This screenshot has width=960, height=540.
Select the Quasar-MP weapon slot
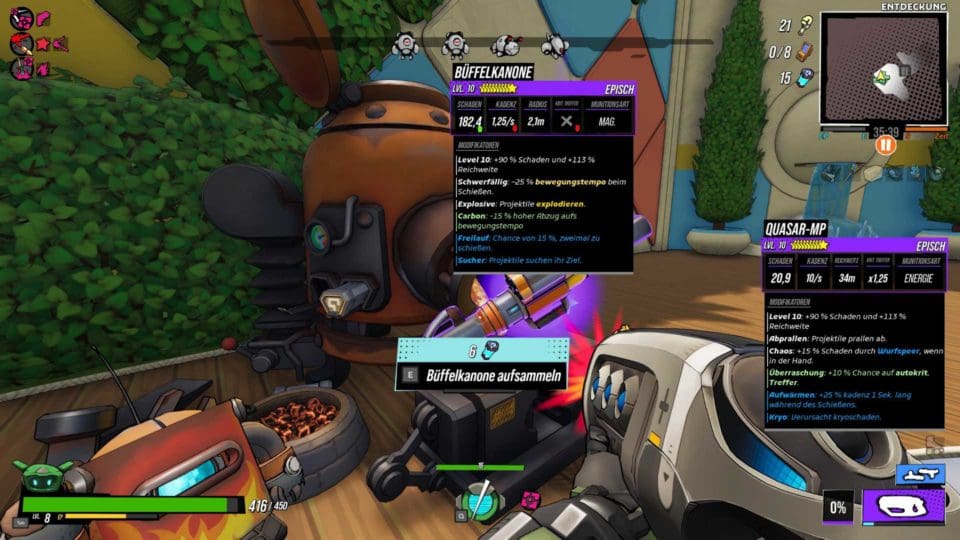[x=902, y=507]
